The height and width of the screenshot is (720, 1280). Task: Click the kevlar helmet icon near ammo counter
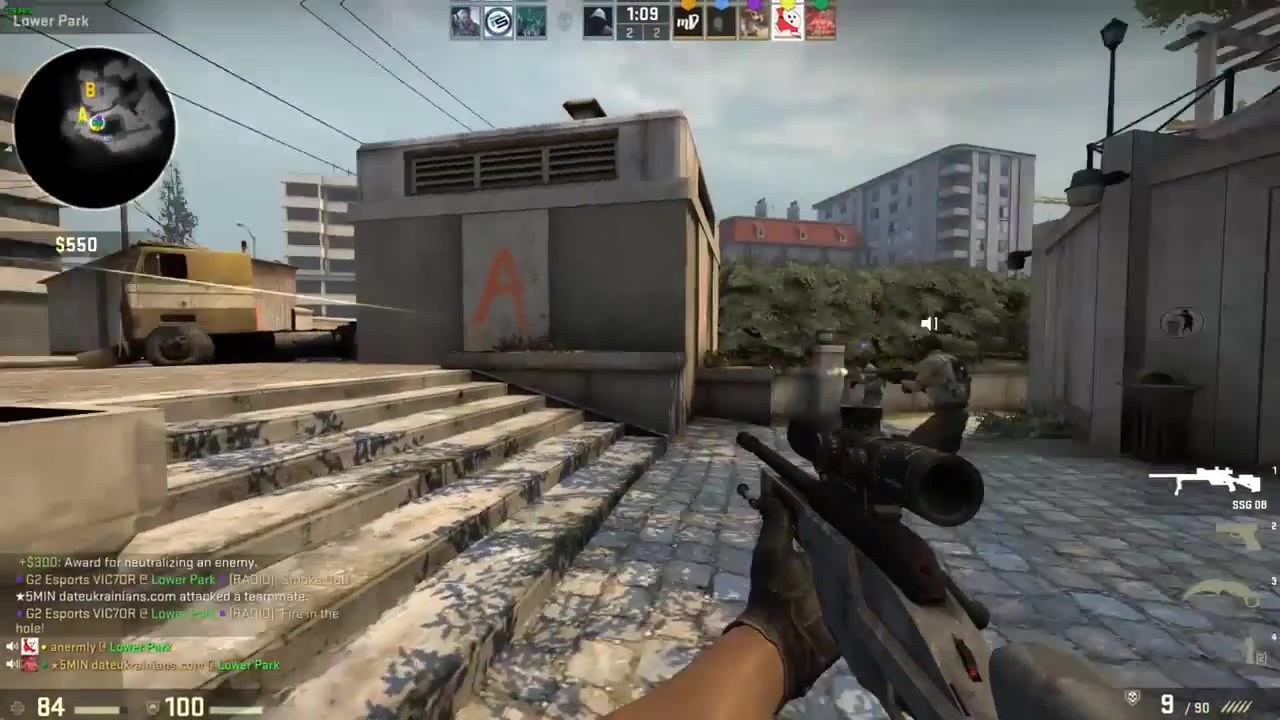pyautogui.click(x=1131, y=697)
